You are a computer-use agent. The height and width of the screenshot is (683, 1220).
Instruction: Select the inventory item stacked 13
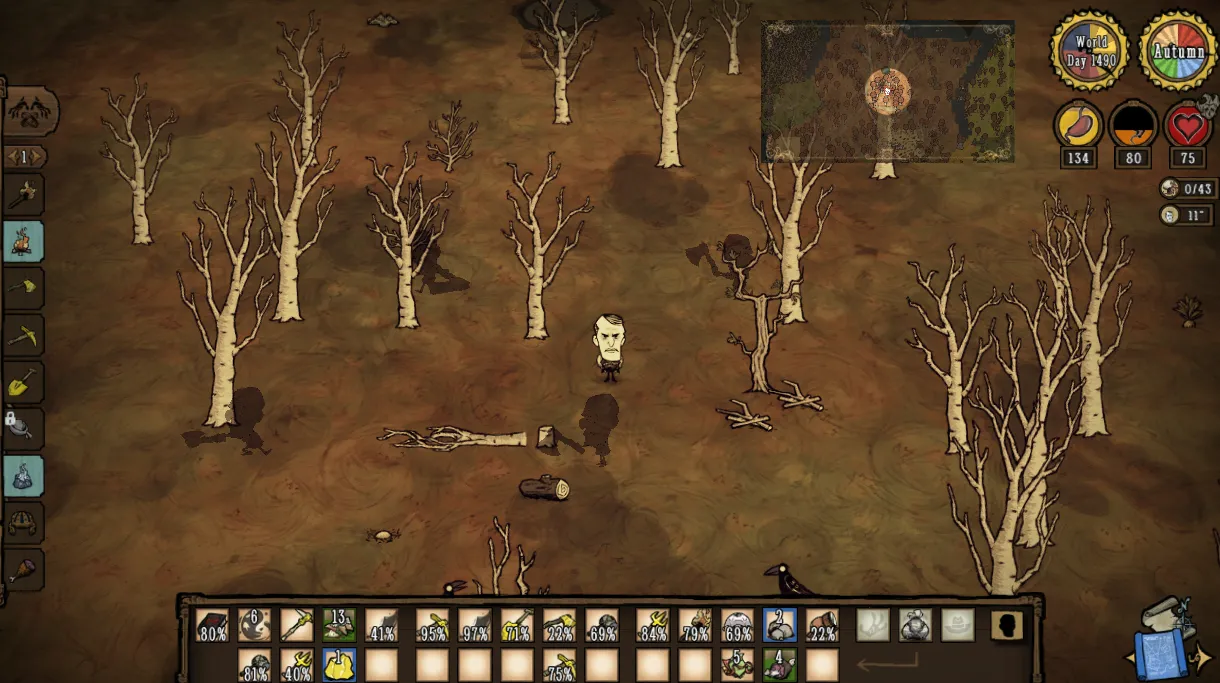click(x=339, y=626)
